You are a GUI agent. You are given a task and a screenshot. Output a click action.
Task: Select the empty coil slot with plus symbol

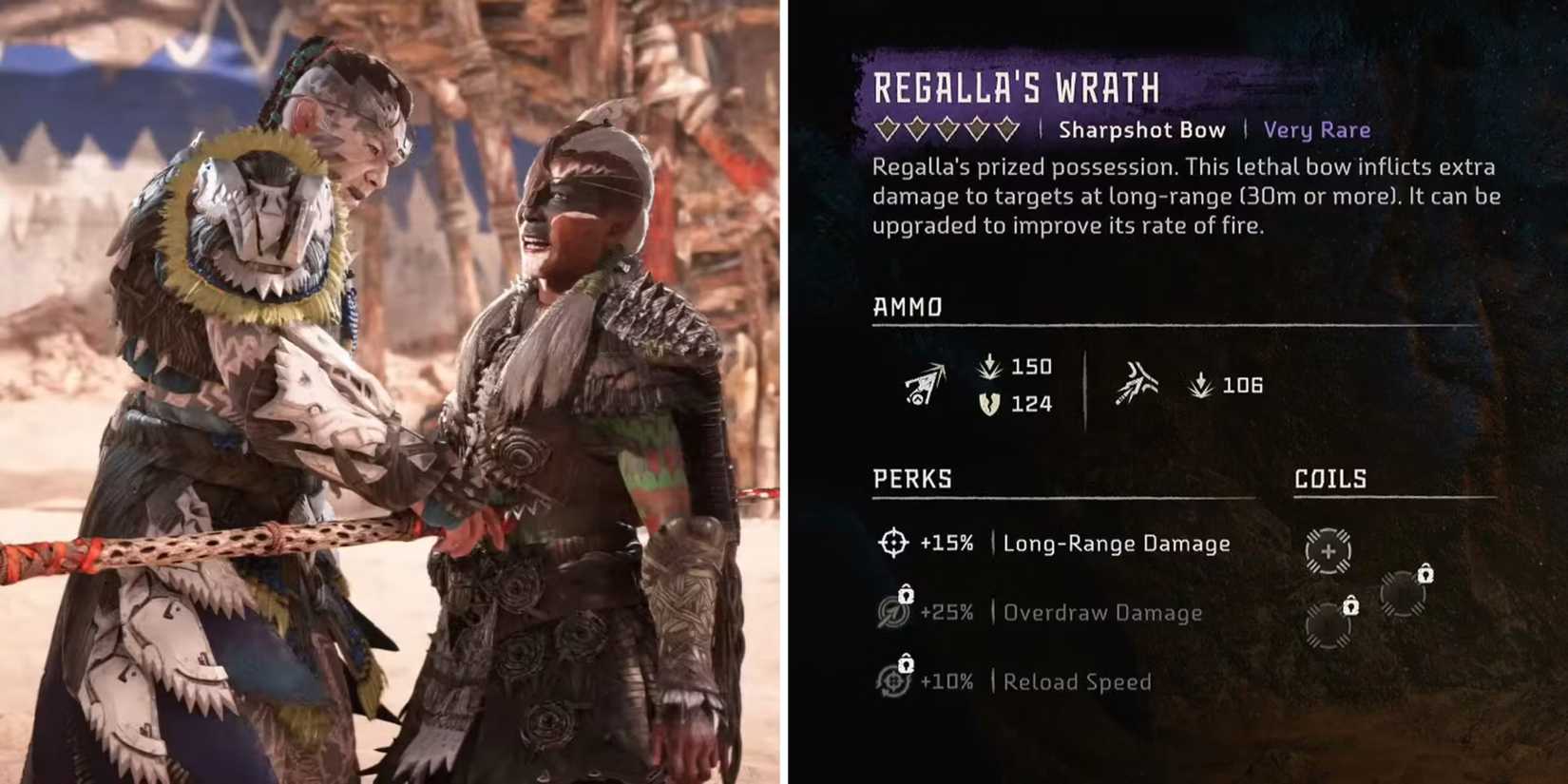click(1326, 549)
